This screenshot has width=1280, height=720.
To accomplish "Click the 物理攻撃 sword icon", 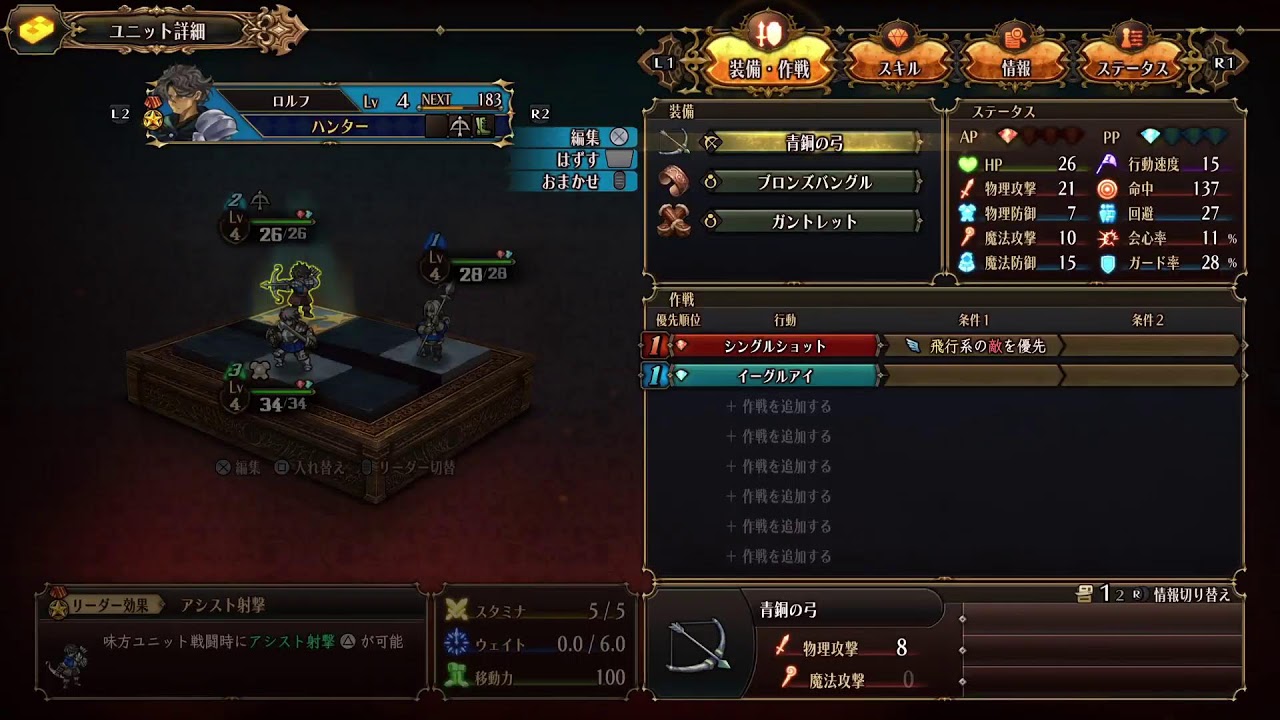I will click(x=968, y=189).
